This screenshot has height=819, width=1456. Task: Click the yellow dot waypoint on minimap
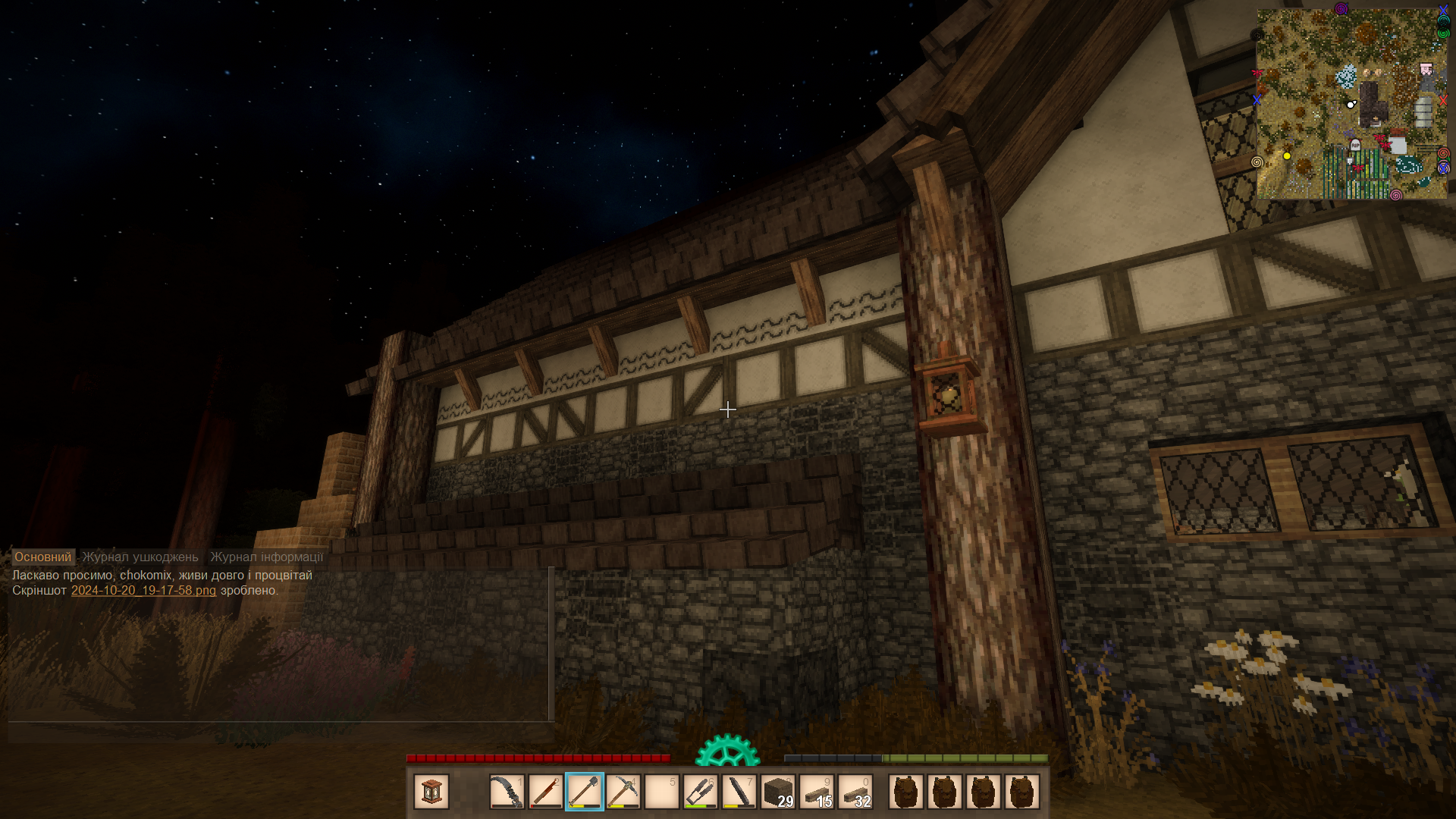1287,156
